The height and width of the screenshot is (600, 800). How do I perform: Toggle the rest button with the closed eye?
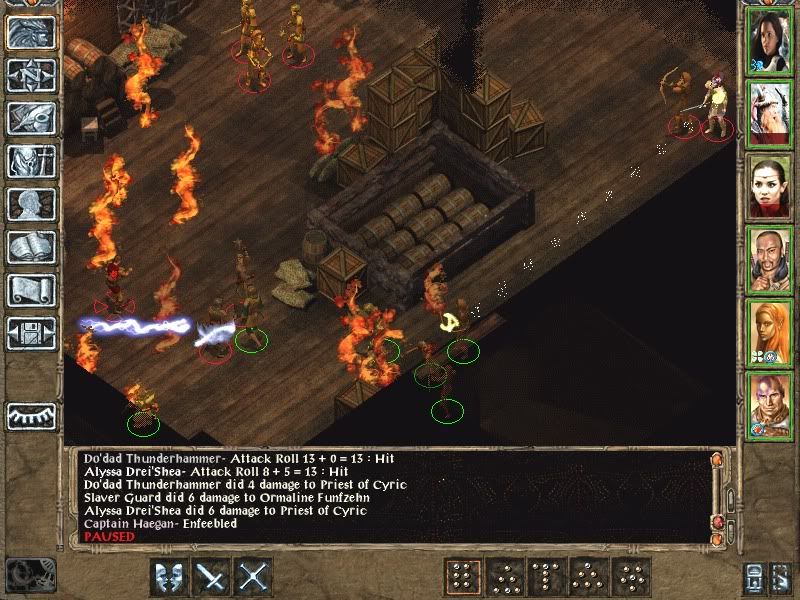[x=31, y=415]
